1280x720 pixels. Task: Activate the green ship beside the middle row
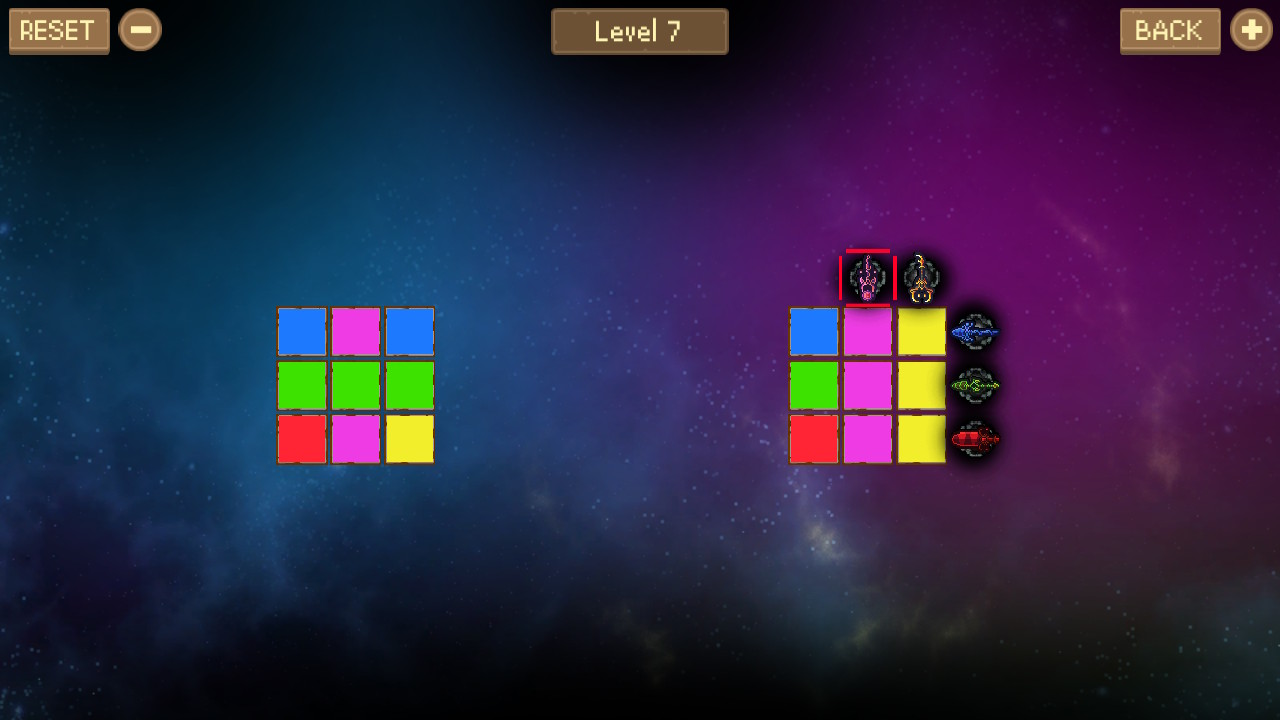975,386
